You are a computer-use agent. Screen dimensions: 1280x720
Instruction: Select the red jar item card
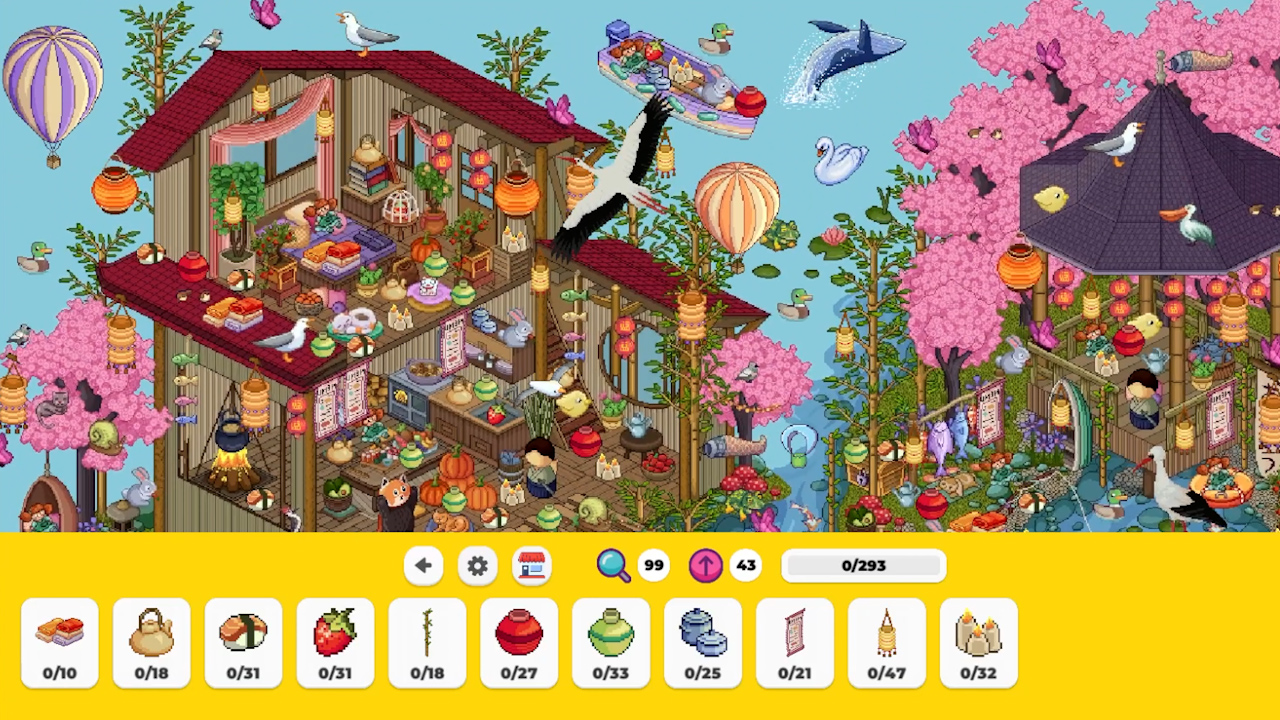coord(519,640)
